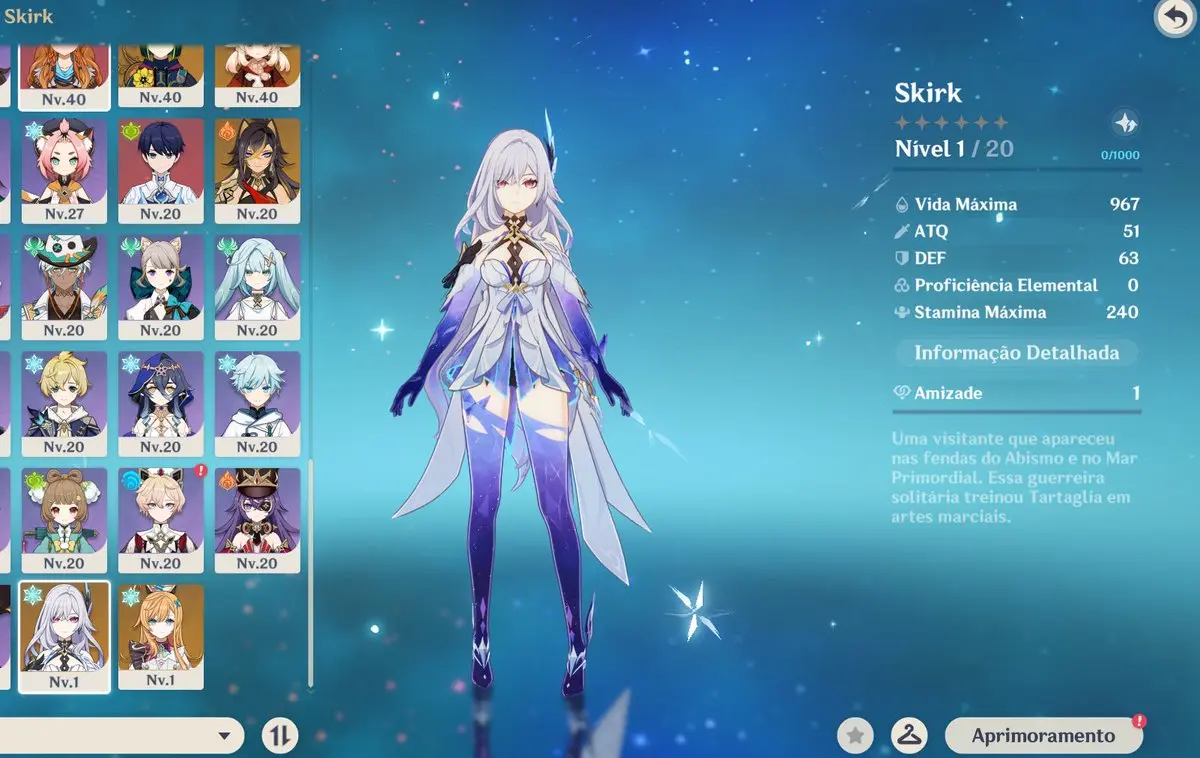1200x758 pixels.
Task: Open the outfit hanger icon
Action: pyautogui.click(x=909, y=736)
